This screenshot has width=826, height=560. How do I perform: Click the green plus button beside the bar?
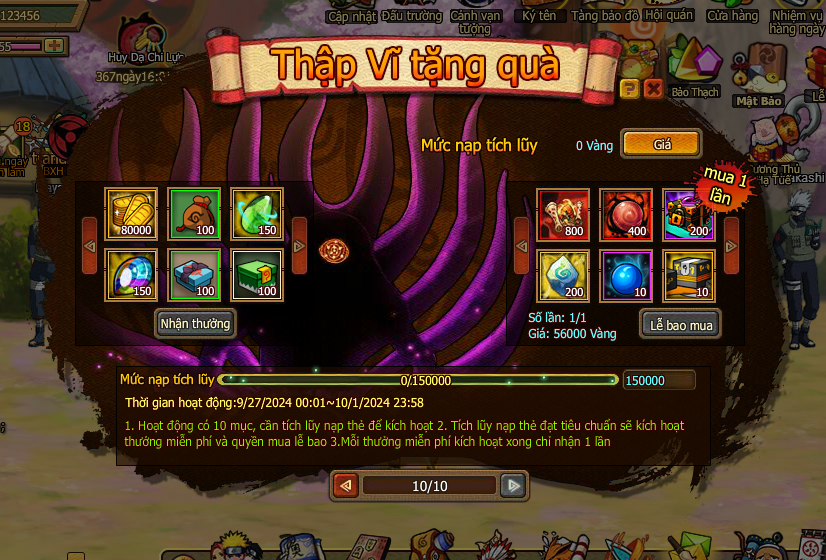click(x=54, y=46)
